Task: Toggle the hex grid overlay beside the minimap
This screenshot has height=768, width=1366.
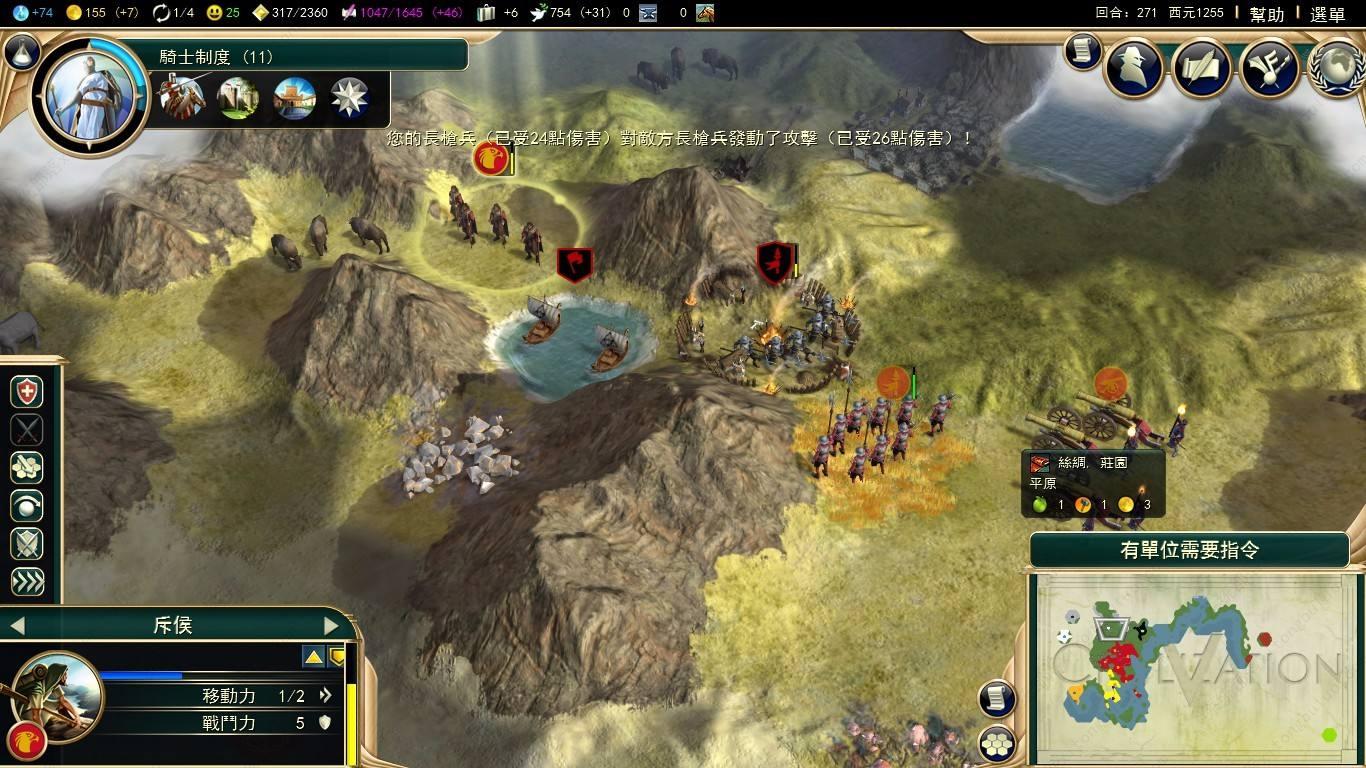Action: pos(997,742)
